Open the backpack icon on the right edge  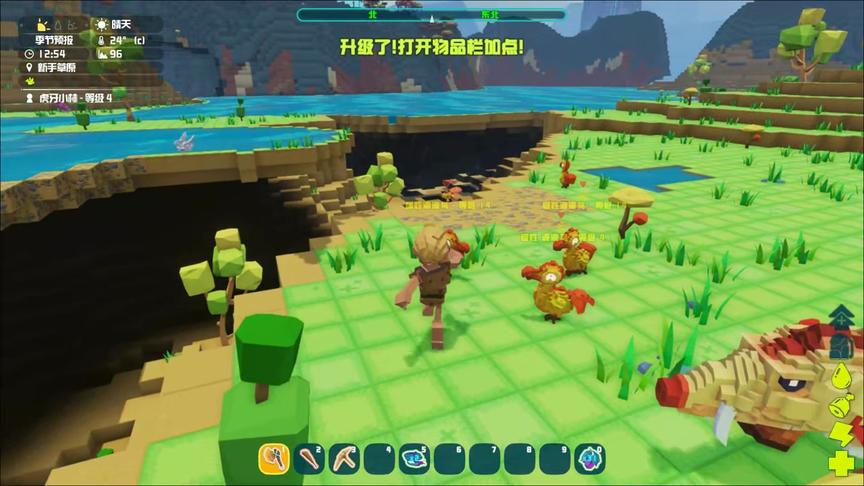(843, 346)
